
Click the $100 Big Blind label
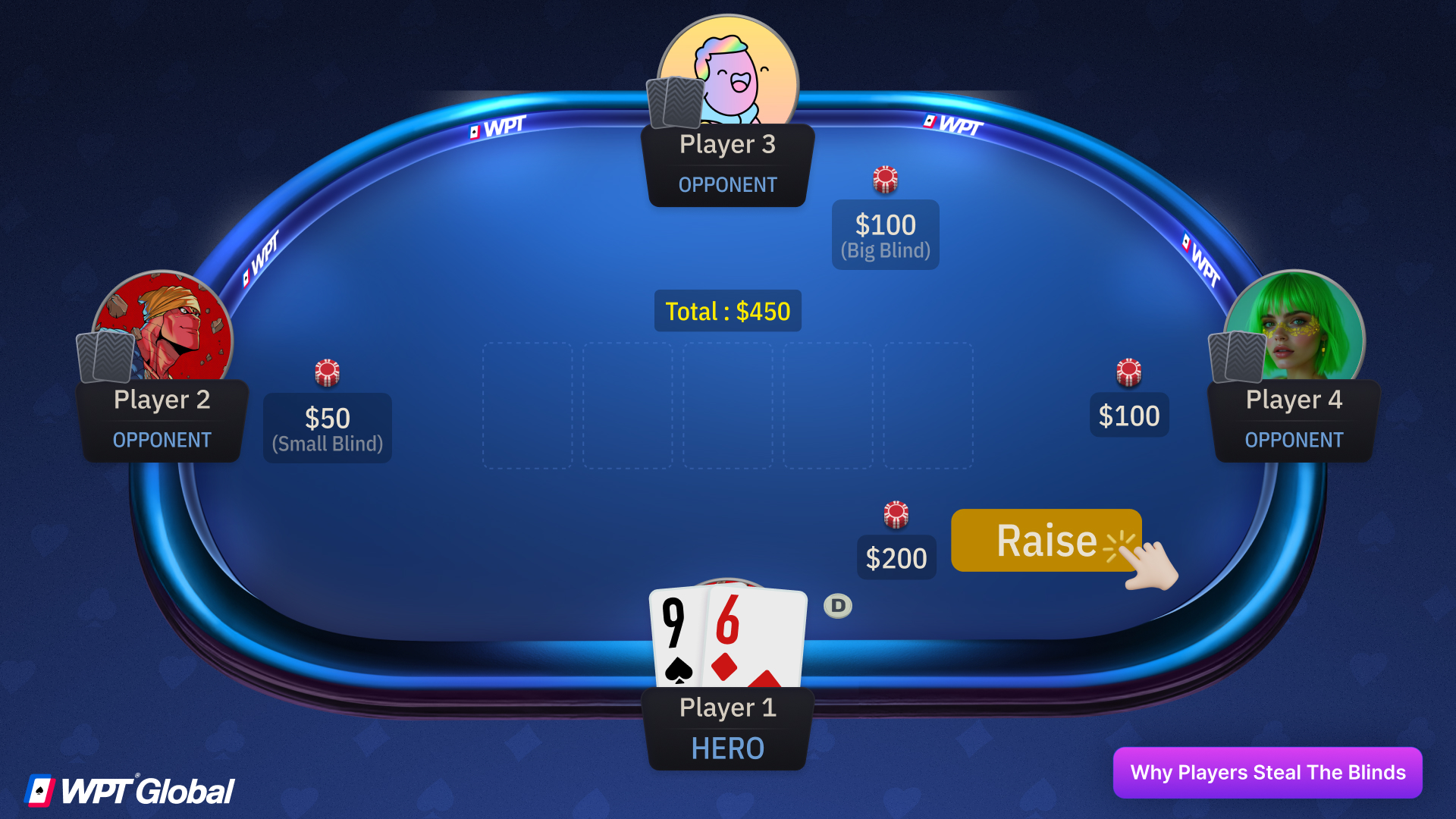click(x=885, y=234)
